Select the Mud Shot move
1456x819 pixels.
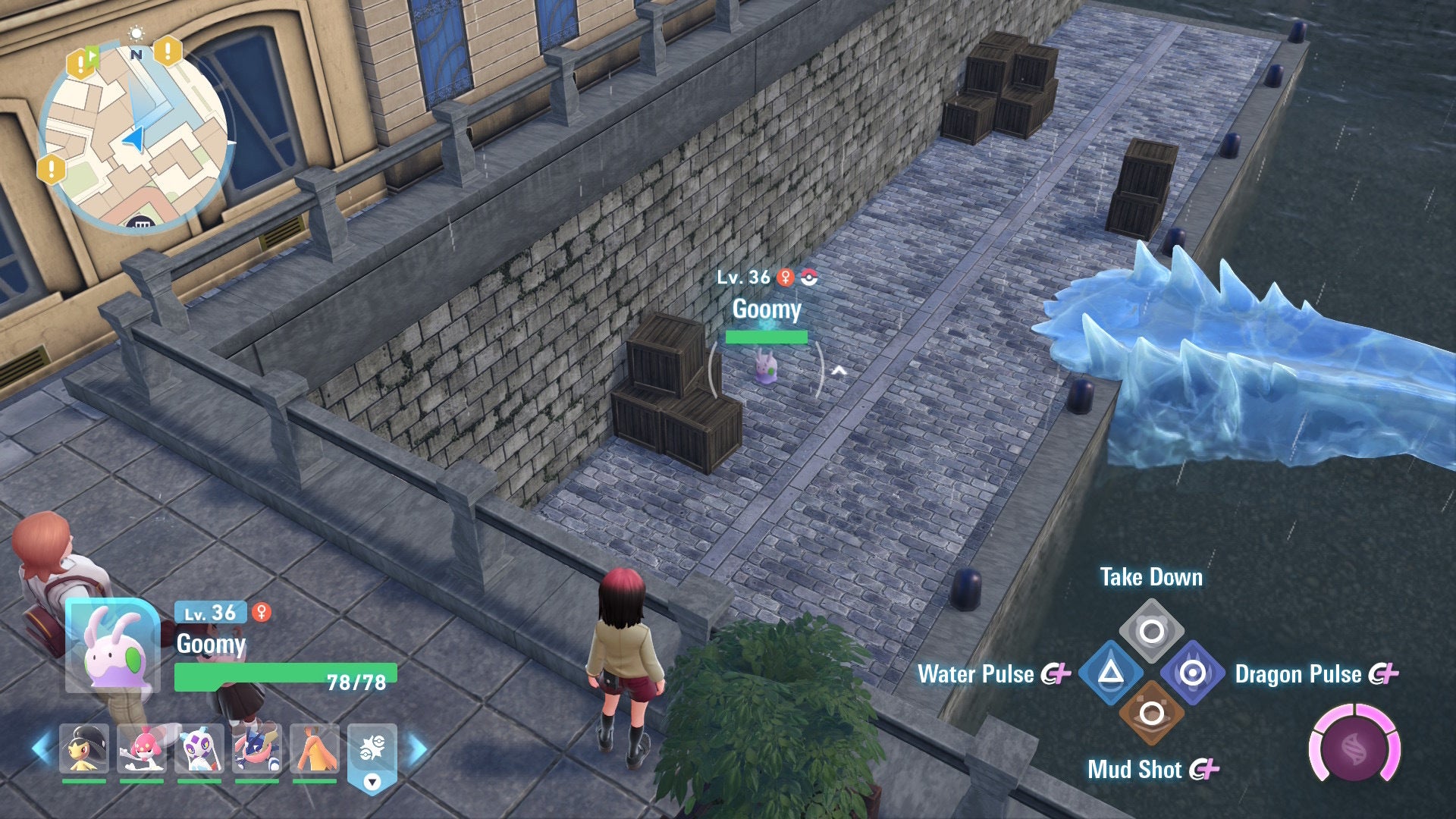(x=1151, y=713)
